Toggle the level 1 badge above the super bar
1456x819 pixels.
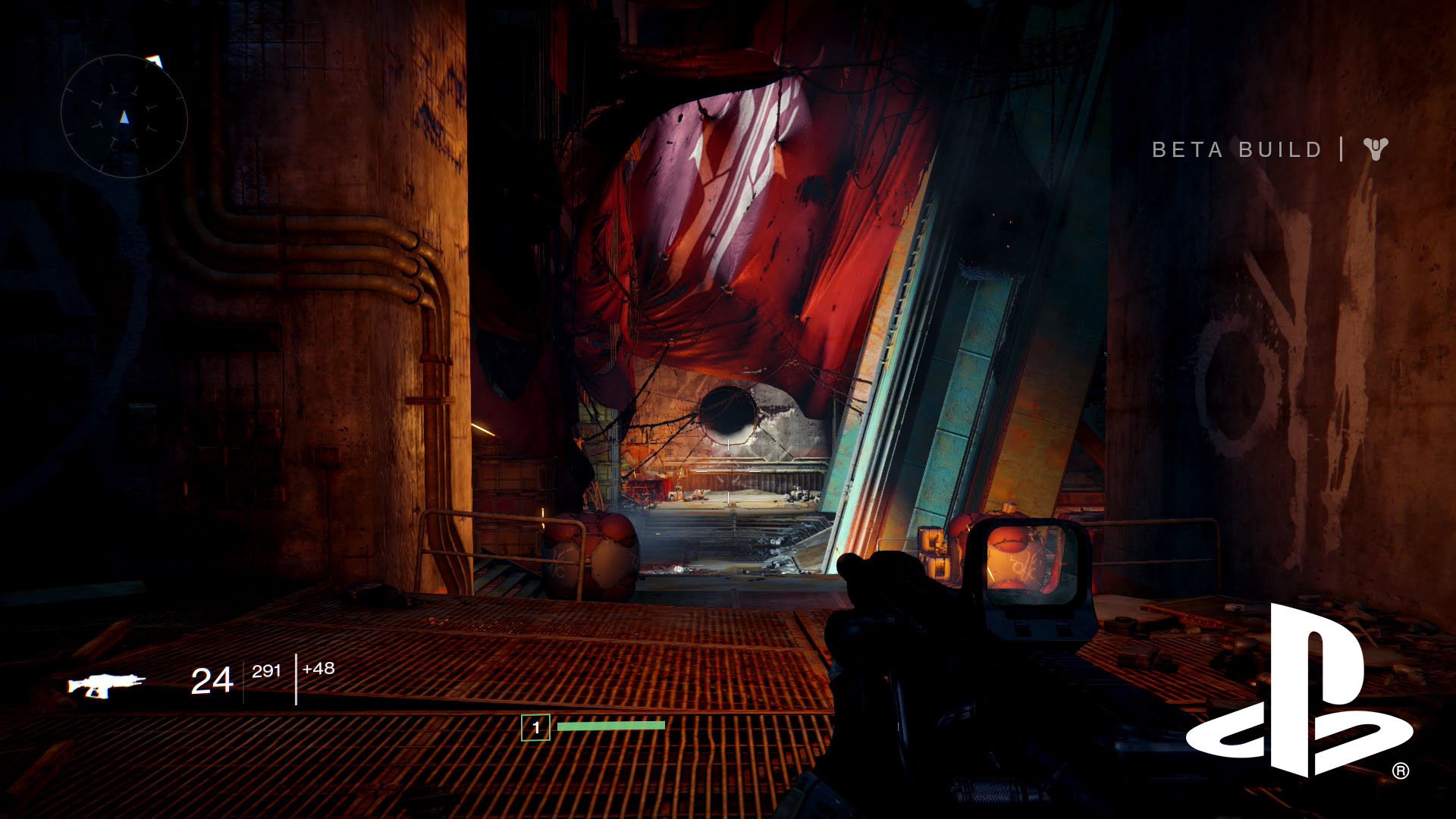click(535, 726)
